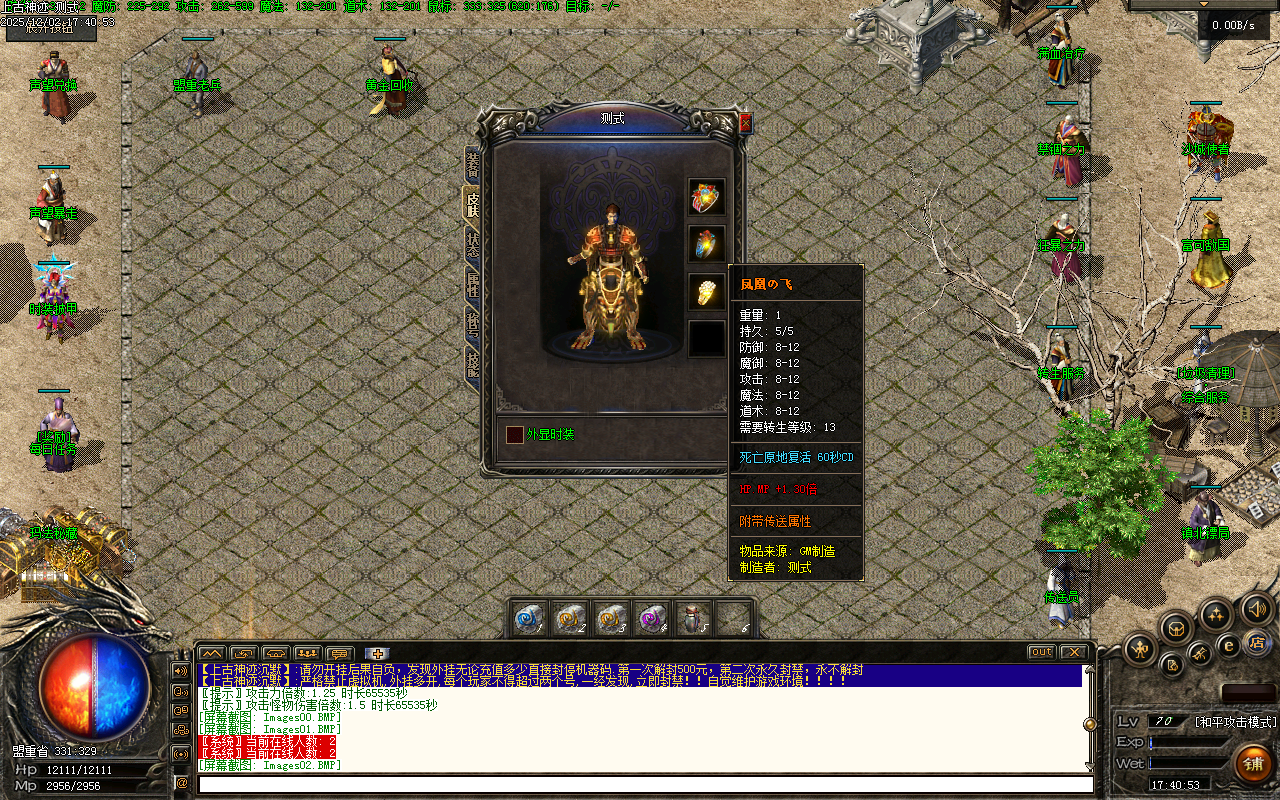
Task: Use the pink scroll in the hotbar
Action: 652,619
